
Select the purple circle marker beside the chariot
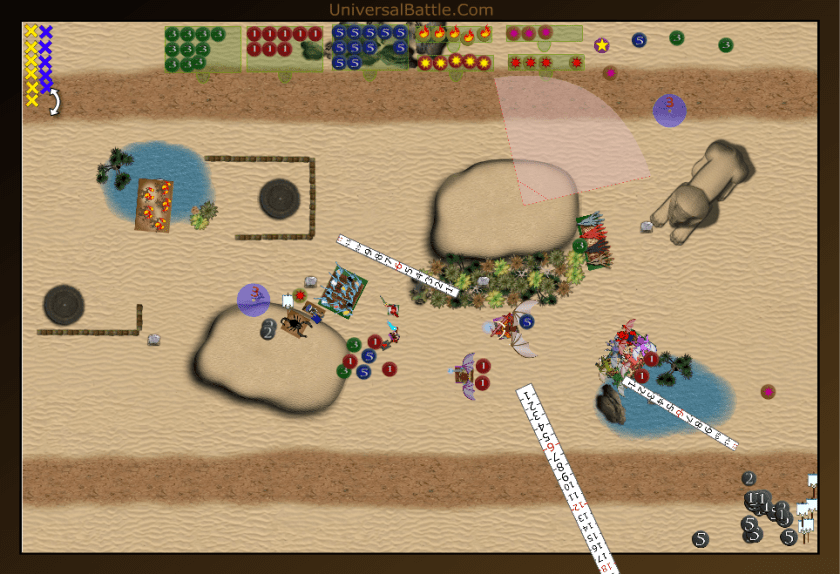point(253,299)
